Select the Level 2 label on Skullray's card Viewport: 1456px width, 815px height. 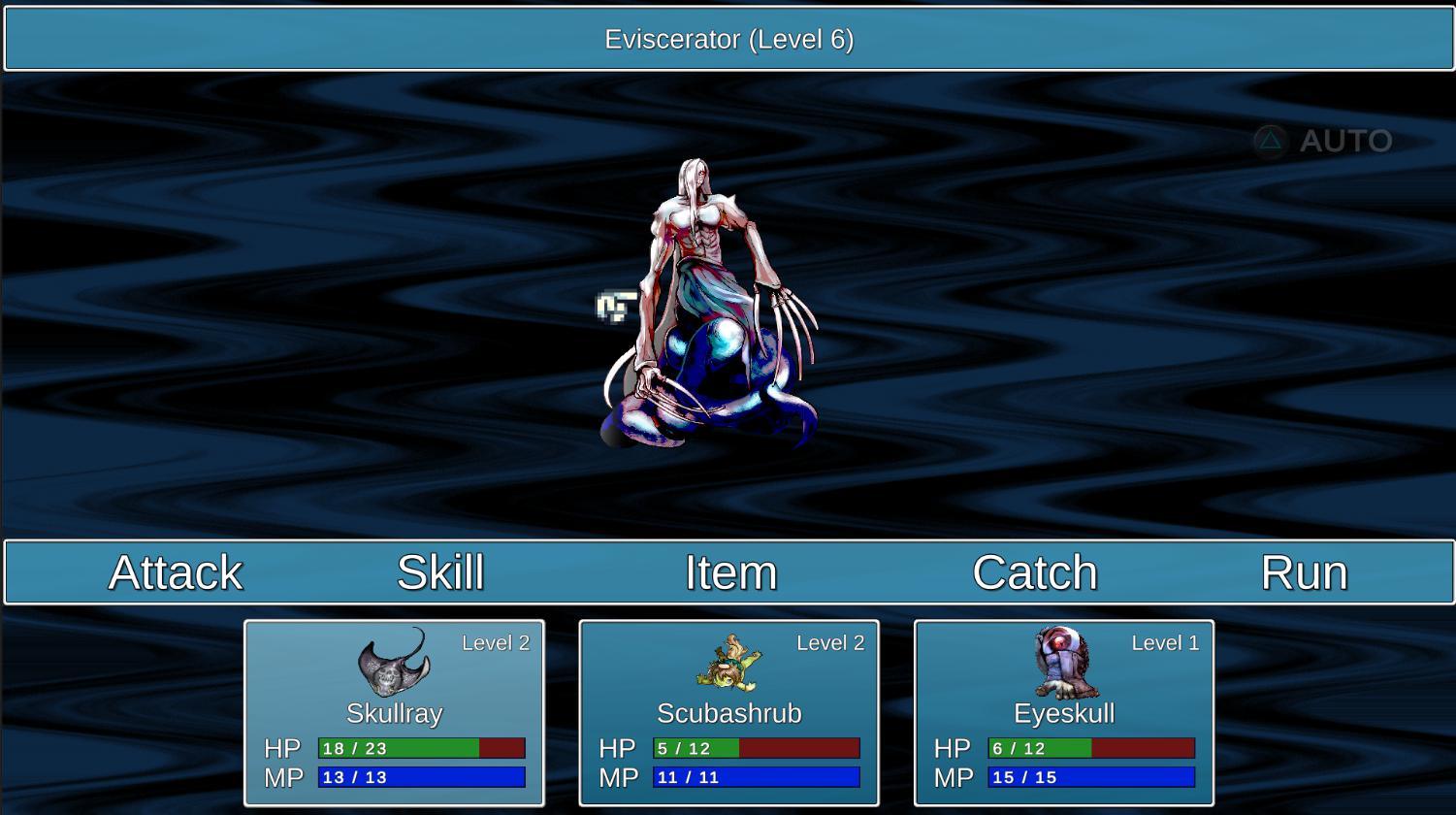coord(498,642)
